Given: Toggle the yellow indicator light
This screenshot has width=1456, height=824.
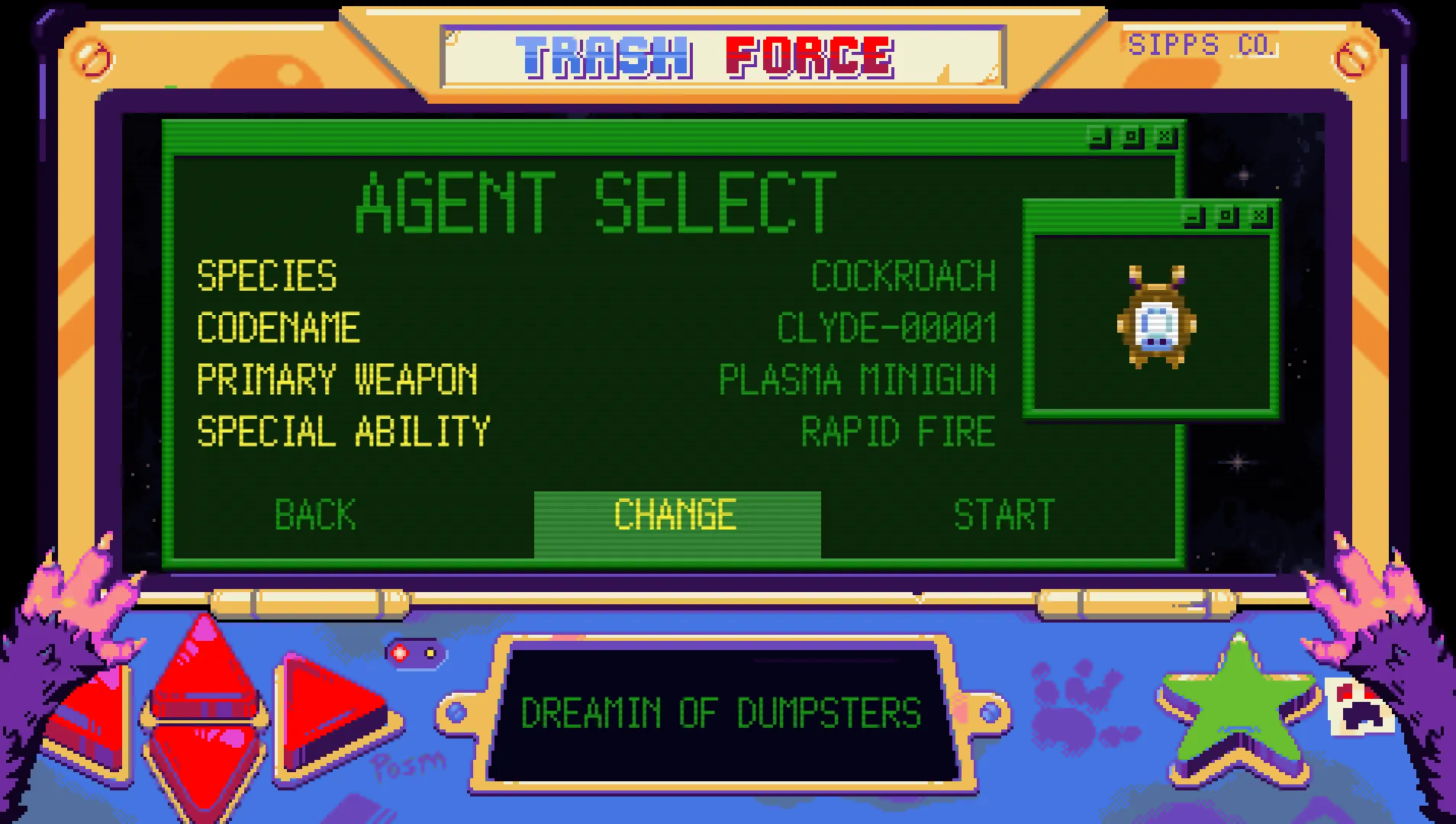Looking at the screenshot, I should (430, 653).
